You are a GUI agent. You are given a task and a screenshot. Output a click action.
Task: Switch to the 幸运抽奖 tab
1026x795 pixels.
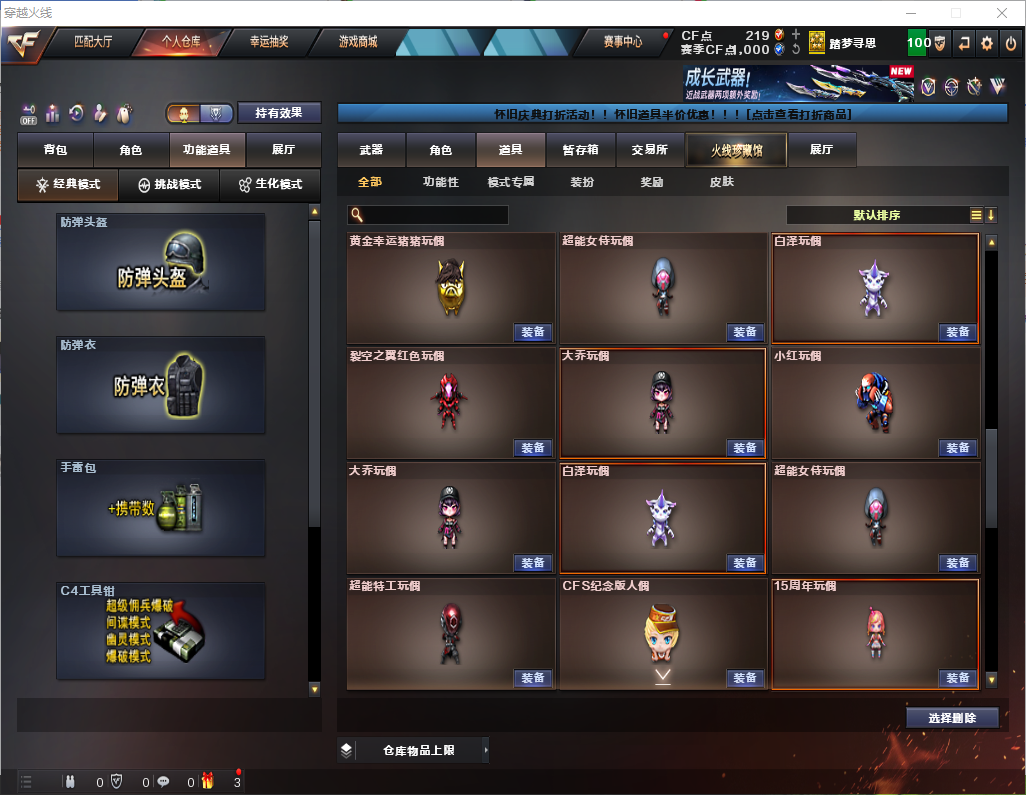tap(268, 42)
